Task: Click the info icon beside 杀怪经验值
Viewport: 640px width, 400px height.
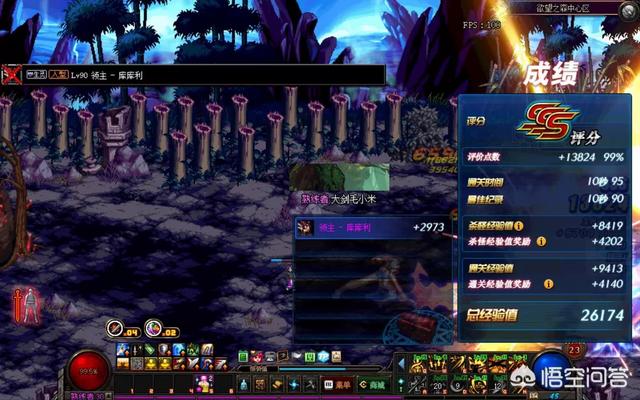Action: 520,226
